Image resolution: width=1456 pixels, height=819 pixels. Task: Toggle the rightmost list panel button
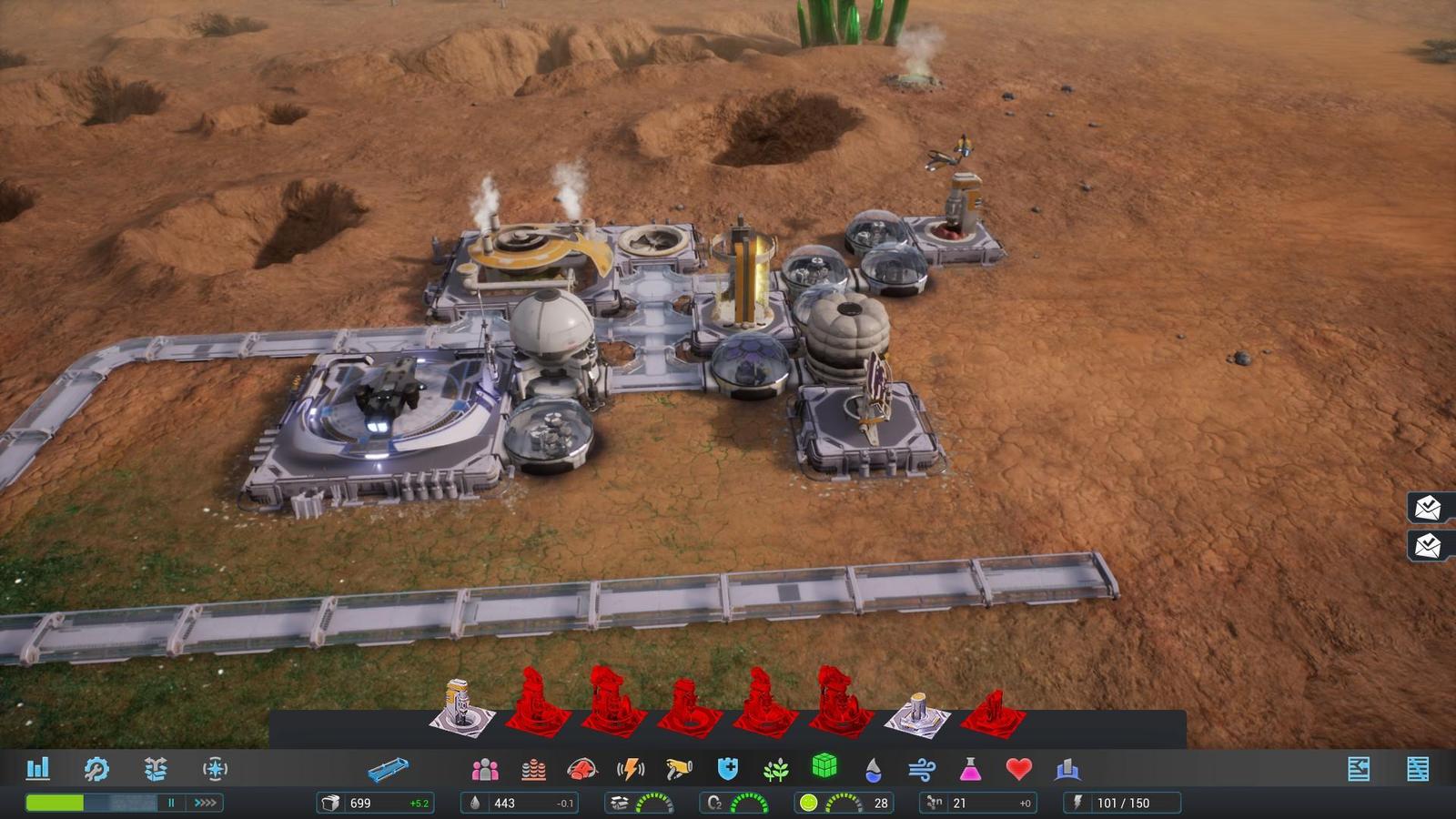pyautogui.click(x=1417, y=769)
